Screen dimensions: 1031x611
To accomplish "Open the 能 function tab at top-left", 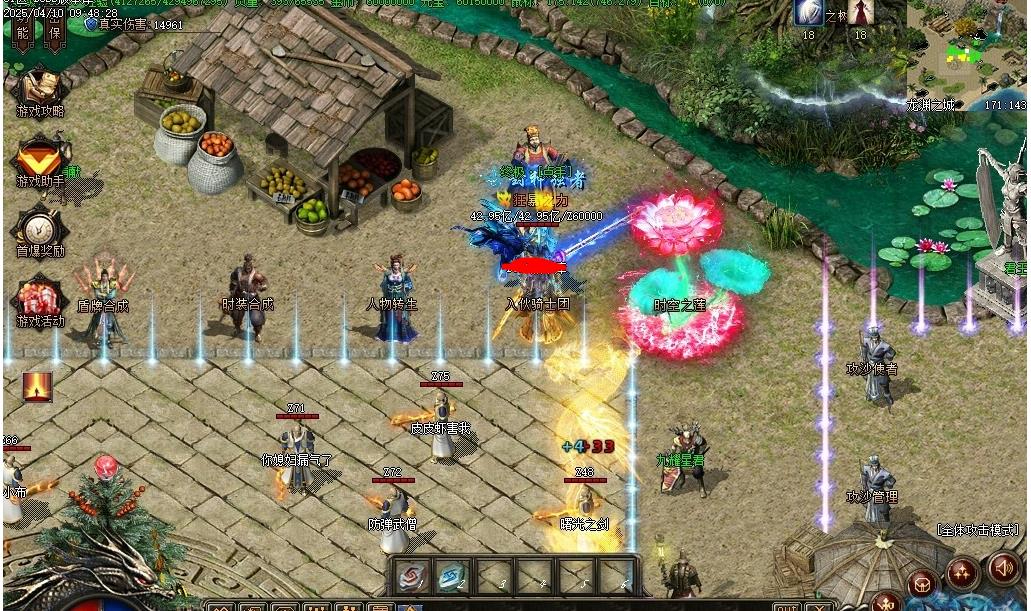I will click(x=23, y=33).
